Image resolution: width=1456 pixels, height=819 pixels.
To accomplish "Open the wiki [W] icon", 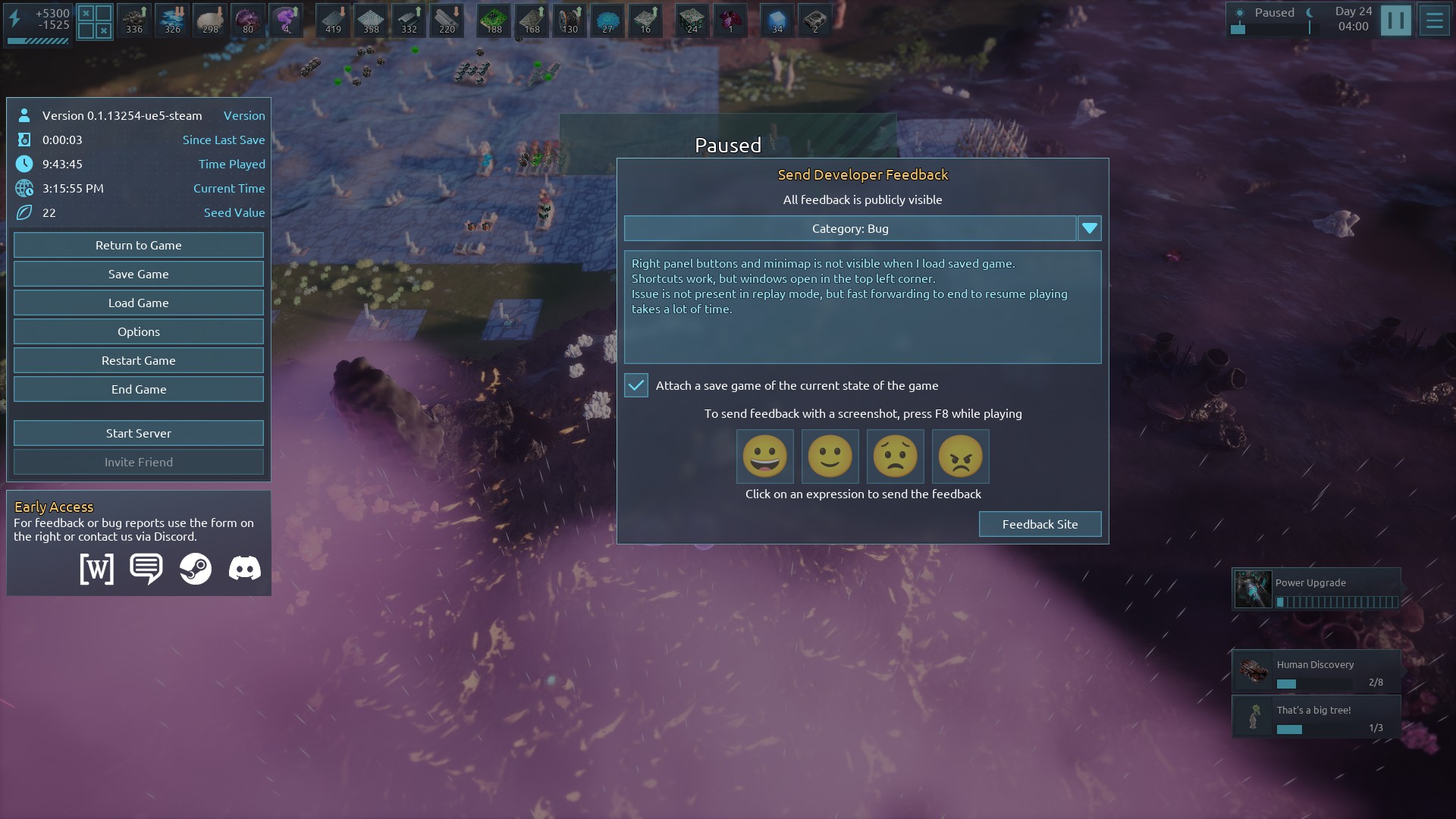I will pos(97,568).
